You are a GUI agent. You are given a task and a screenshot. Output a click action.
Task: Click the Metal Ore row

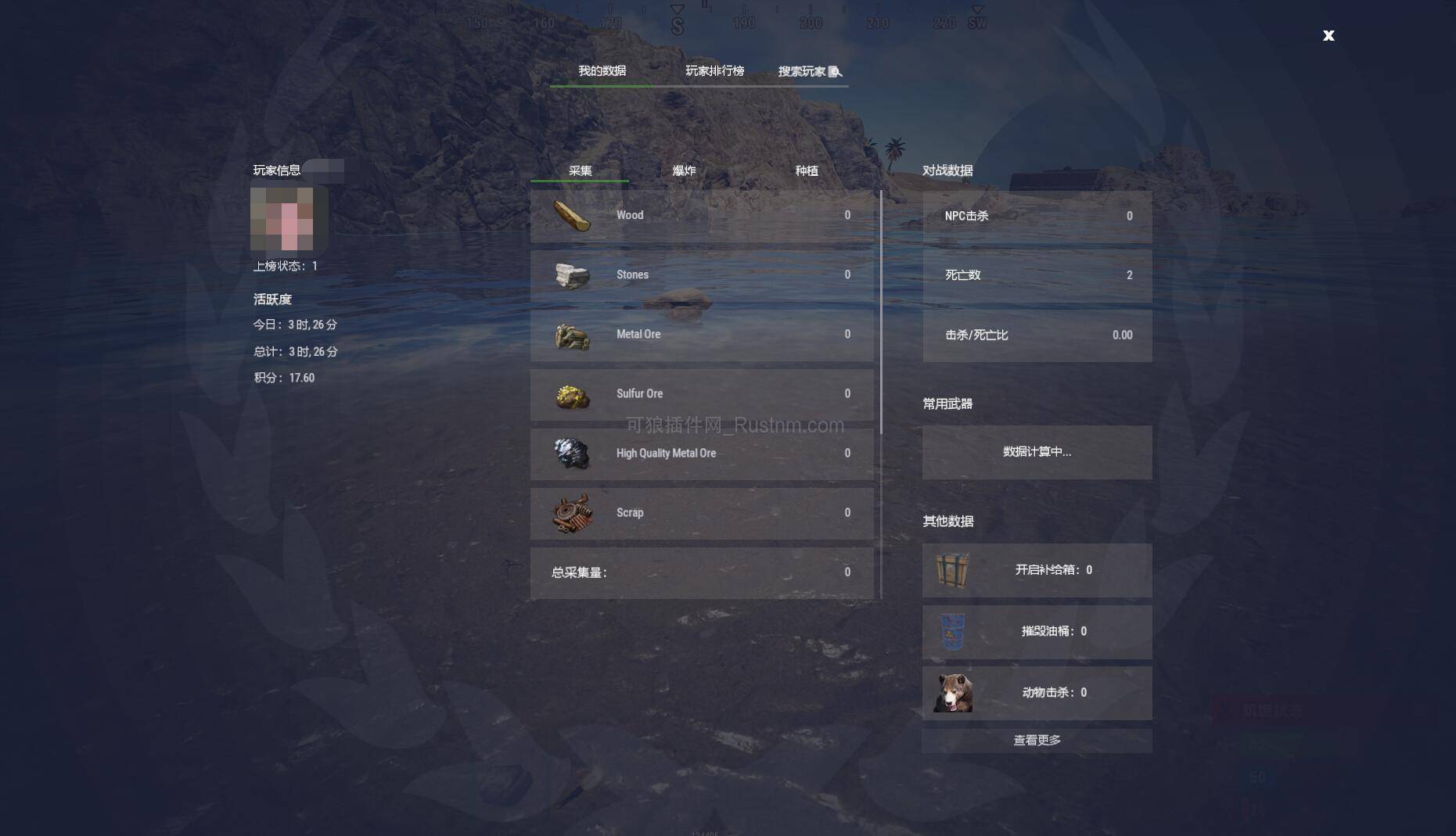coord(702,335)
